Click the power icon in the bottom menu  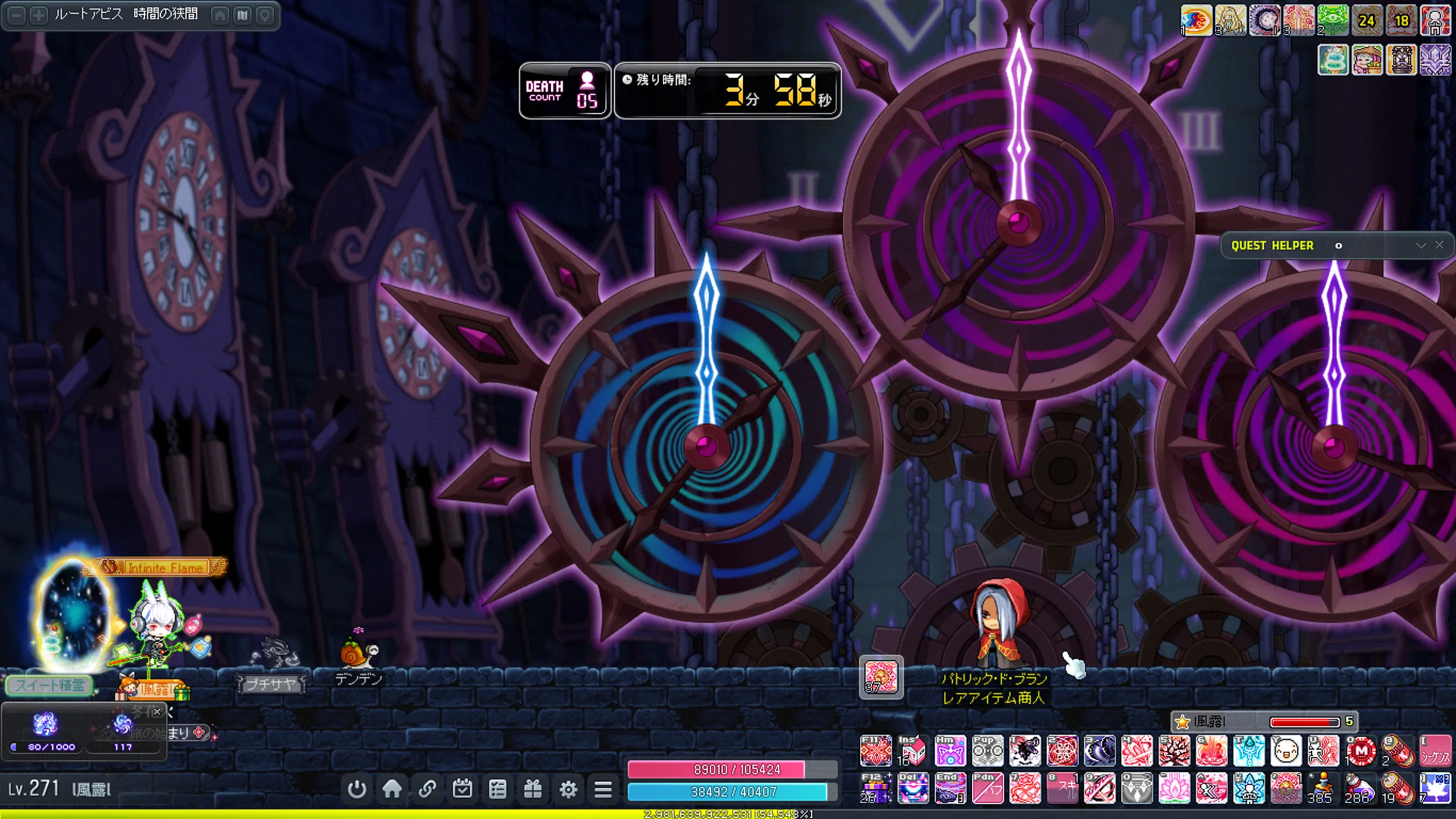[x=357, y=789]
